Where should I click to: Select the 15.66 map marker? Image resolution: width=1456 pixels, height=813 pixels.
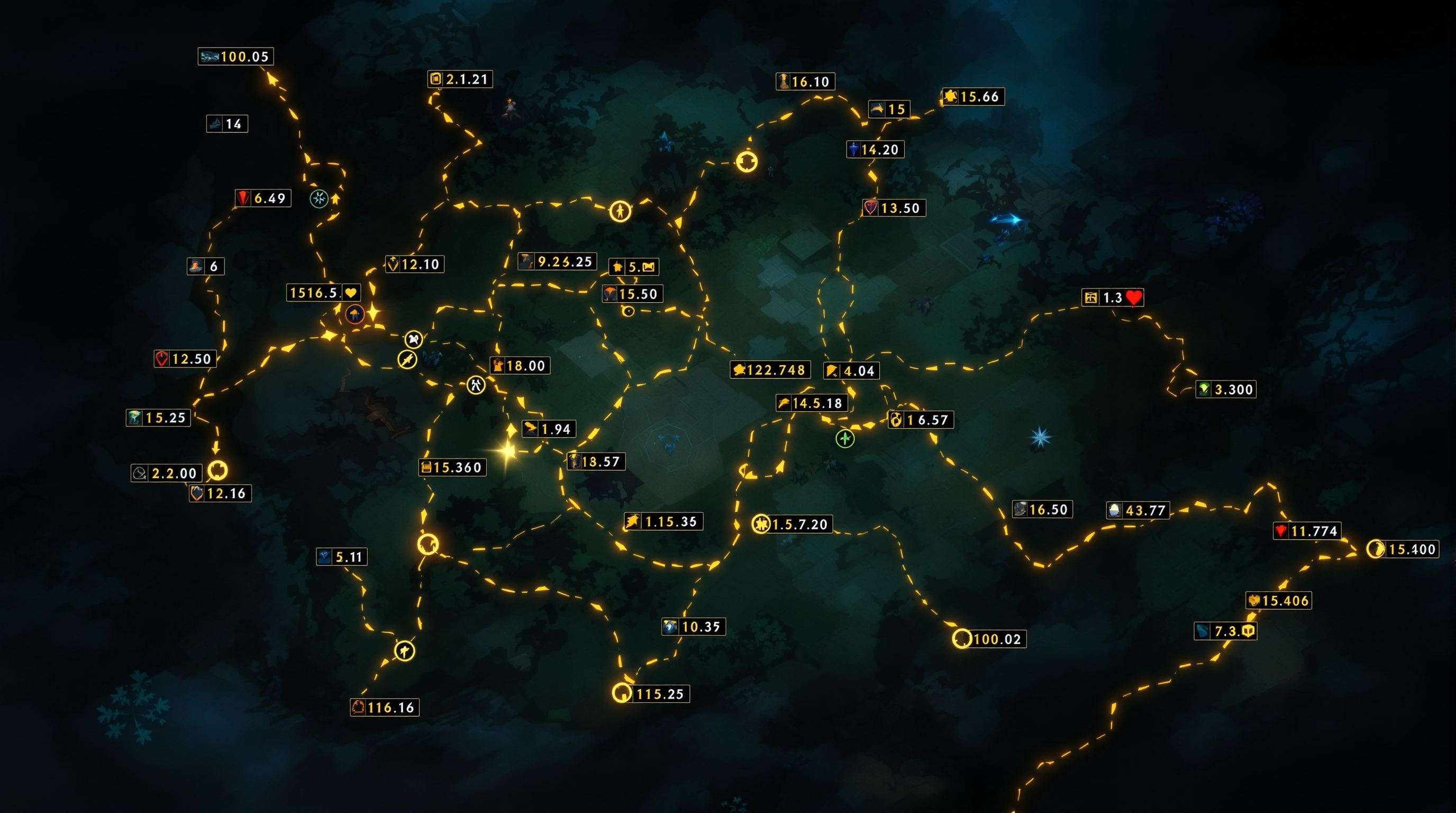pyautogui.click(x=973, y=97)
